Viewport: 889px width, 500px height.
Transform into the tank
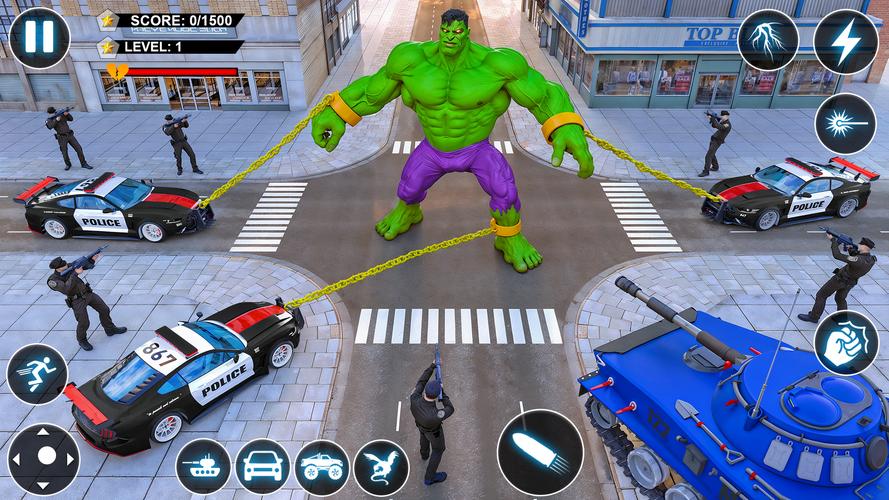(x=203, y=467)
